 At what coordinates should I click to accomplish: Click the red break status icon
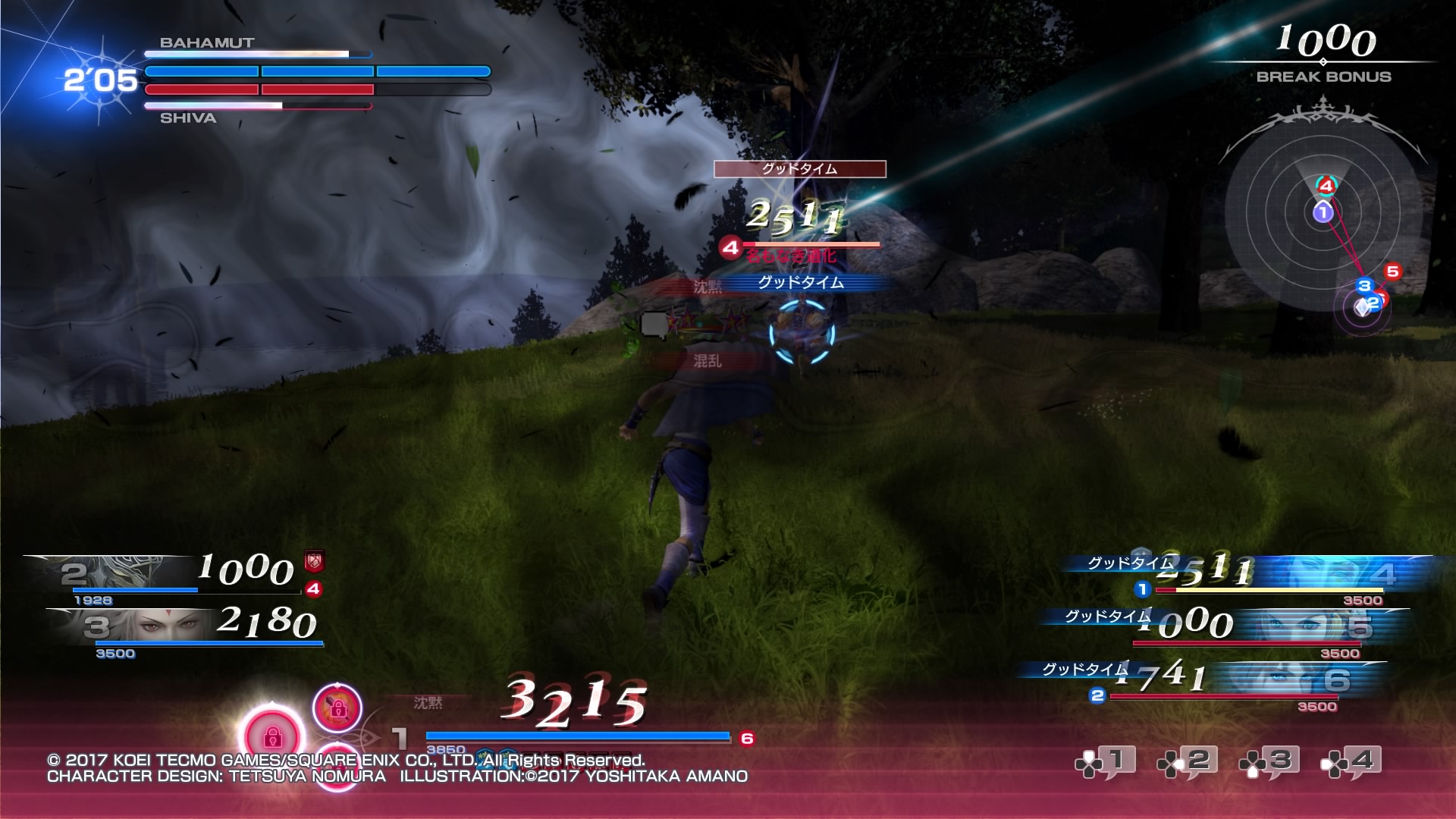314,561
